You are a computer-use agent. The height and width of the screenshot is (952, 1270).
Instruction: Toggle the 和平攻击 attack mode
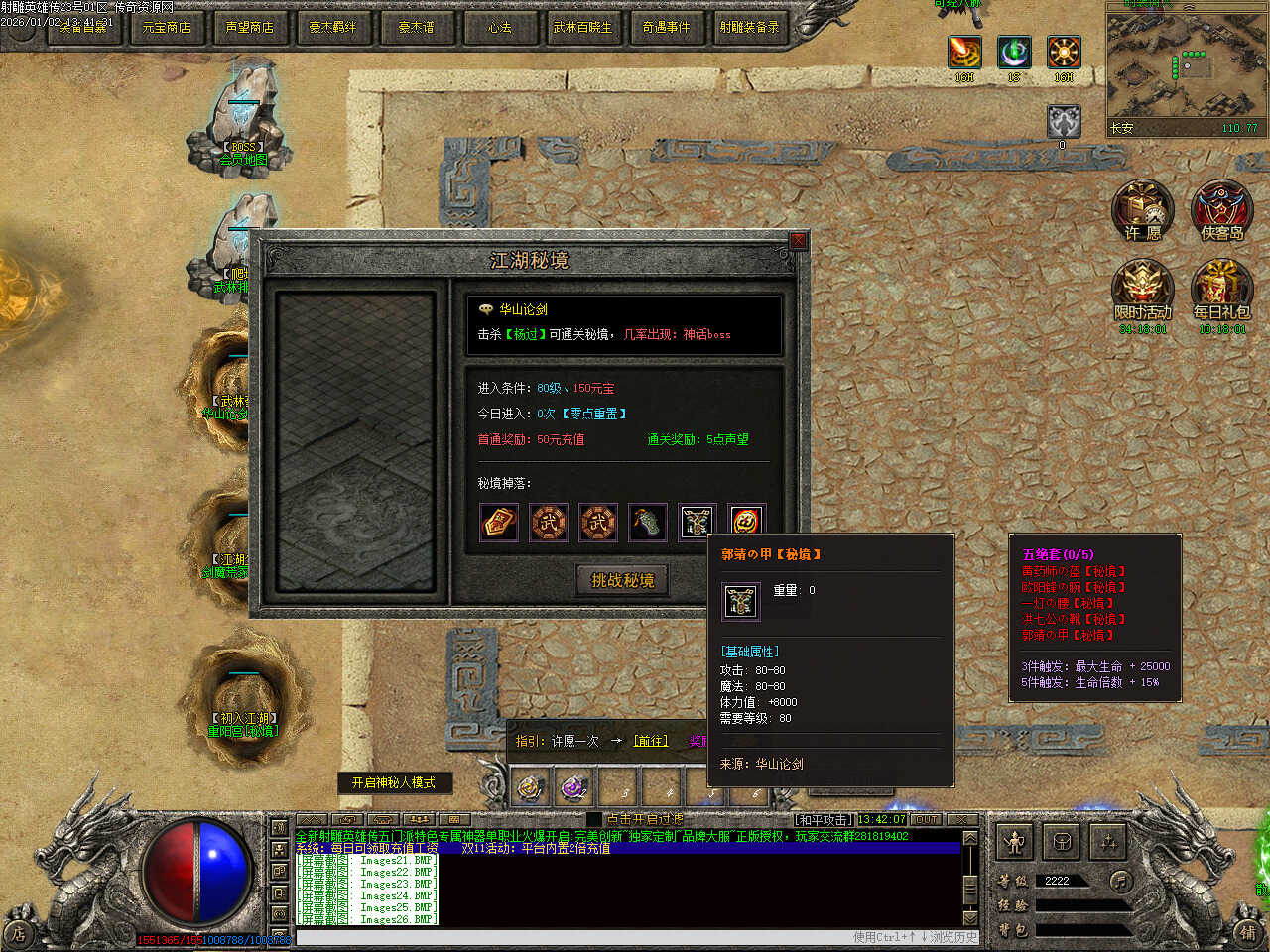(823, 819)
